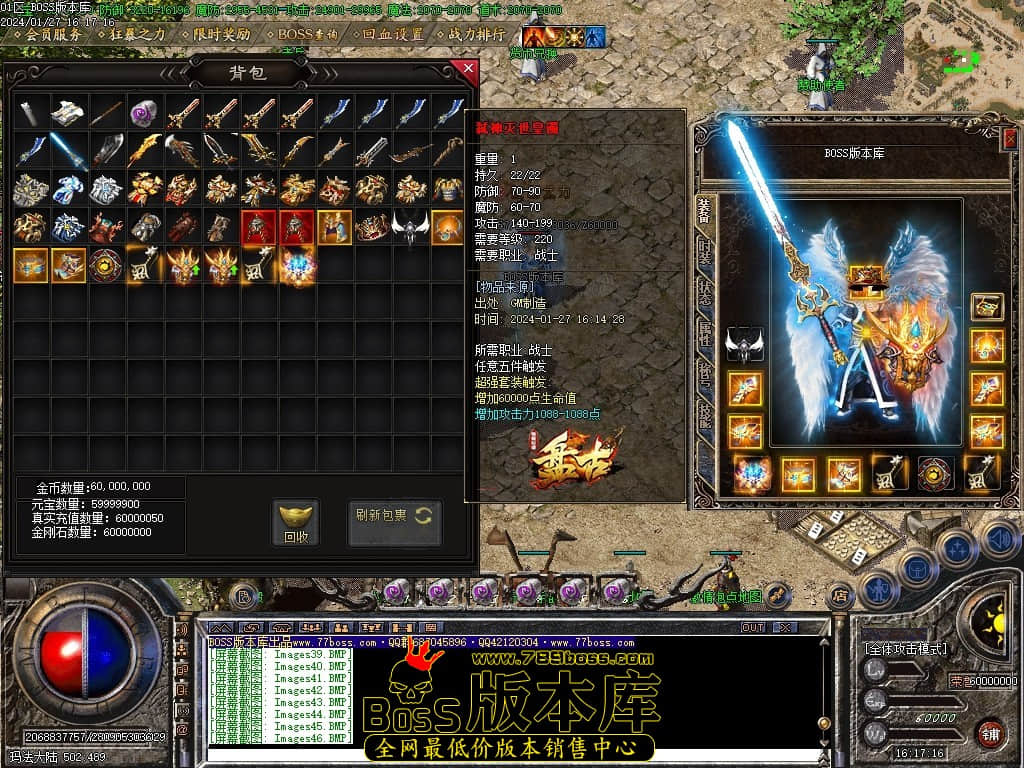Viewport: 1024px width, 768px height.
Task: Open the 铺 shop button
Action: 989,733
